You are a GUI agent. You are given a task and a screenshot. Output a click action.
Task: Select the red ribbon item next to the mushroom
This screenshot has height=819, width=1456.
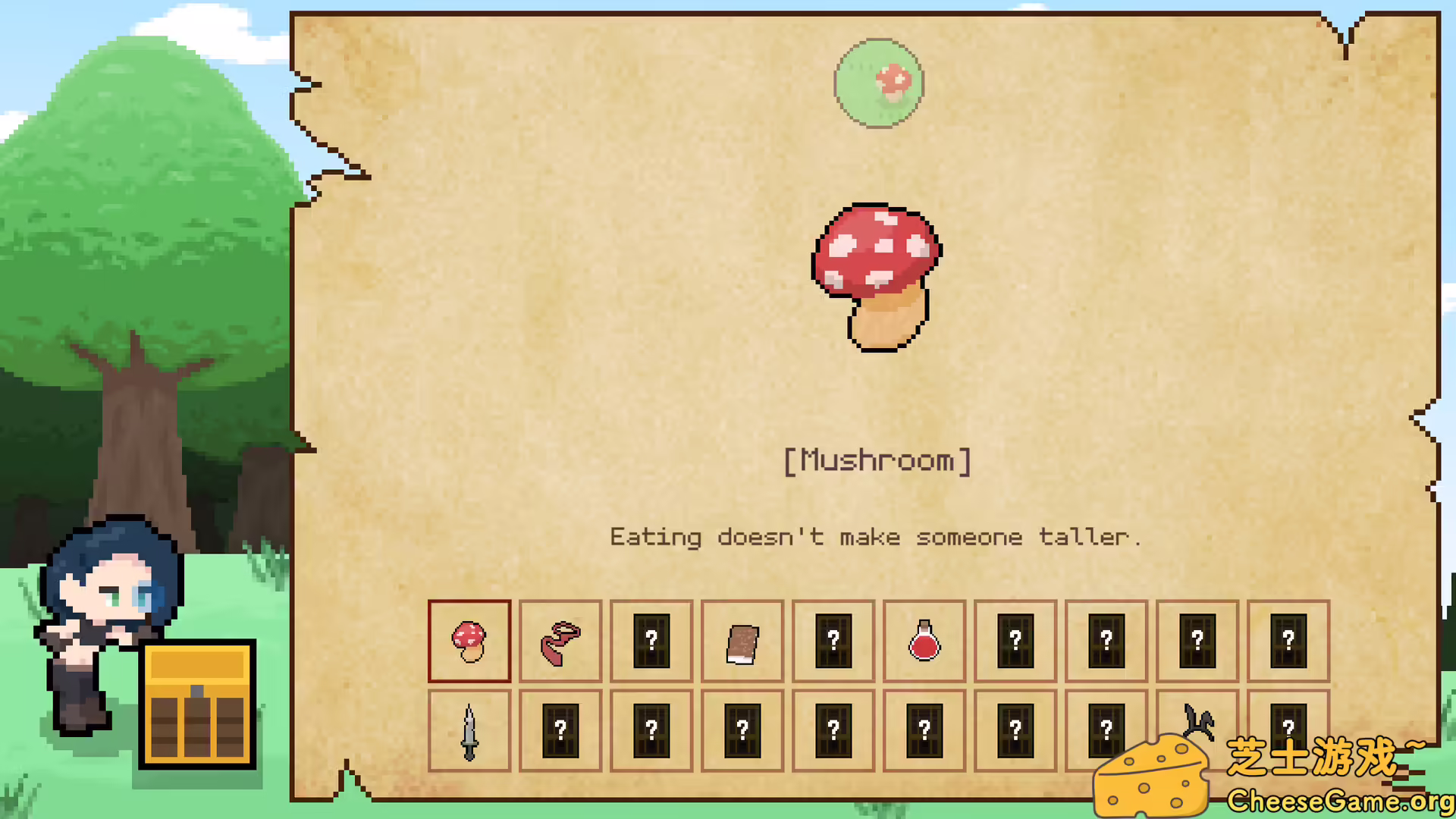[560, 641]
